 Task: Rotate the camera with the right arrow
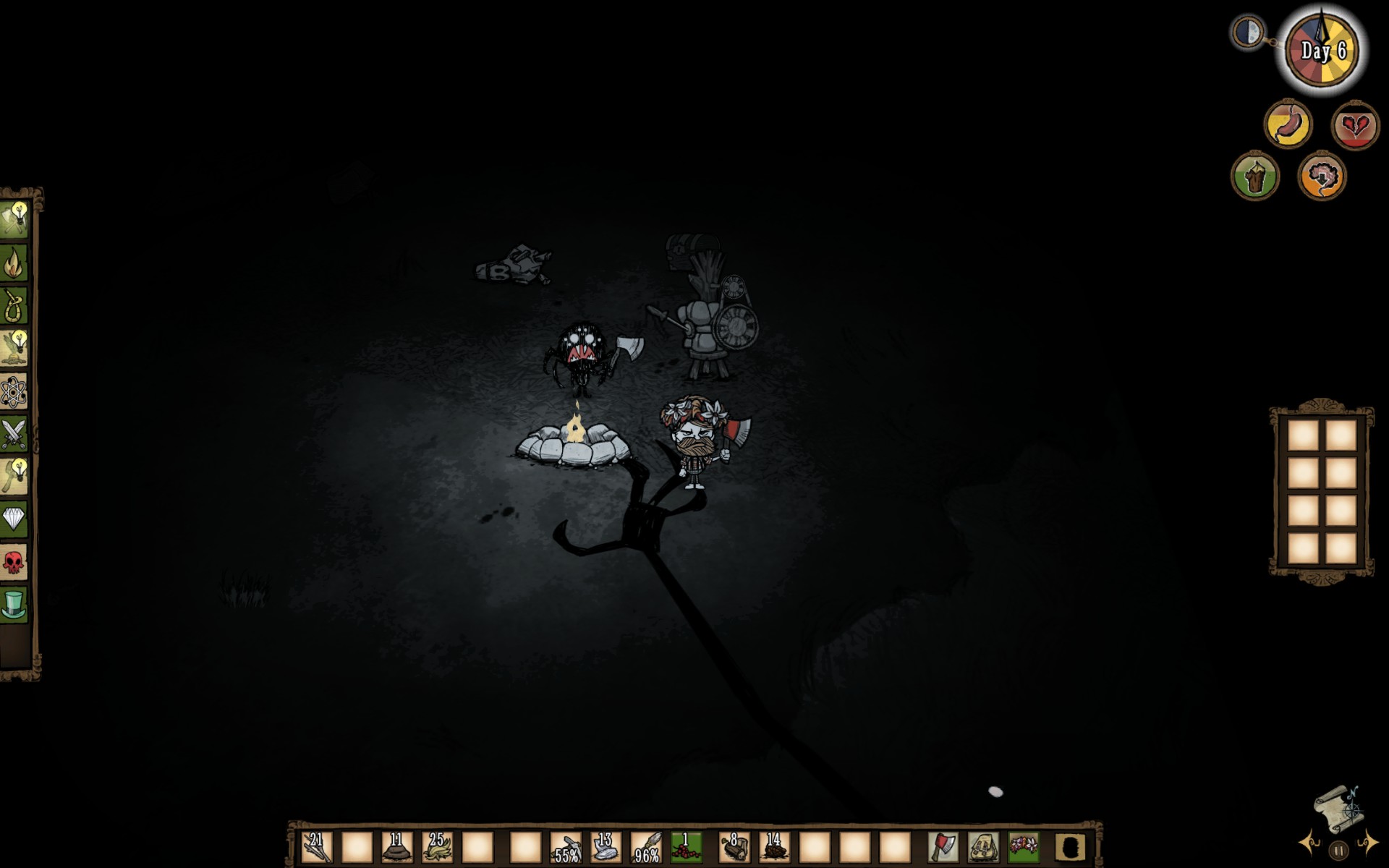click(x=1367, y=843)
